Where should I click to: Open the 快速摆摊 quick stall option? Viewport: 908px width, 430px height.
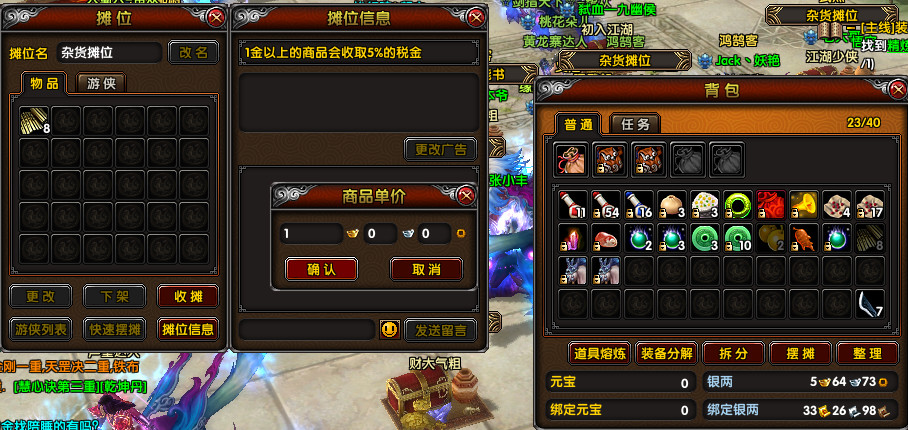point(114,329)
